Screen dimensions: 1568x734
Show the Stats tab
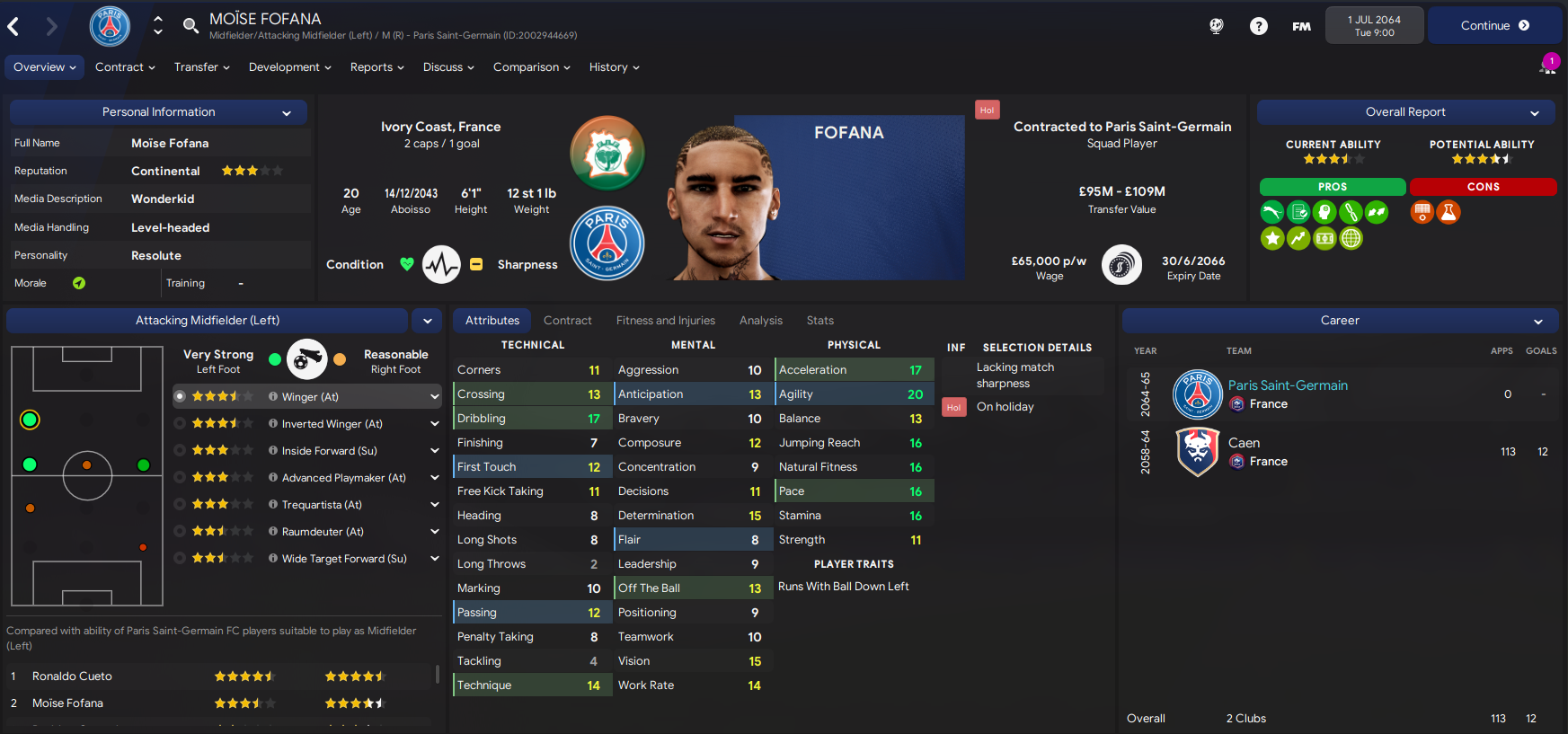pos(819,321)
